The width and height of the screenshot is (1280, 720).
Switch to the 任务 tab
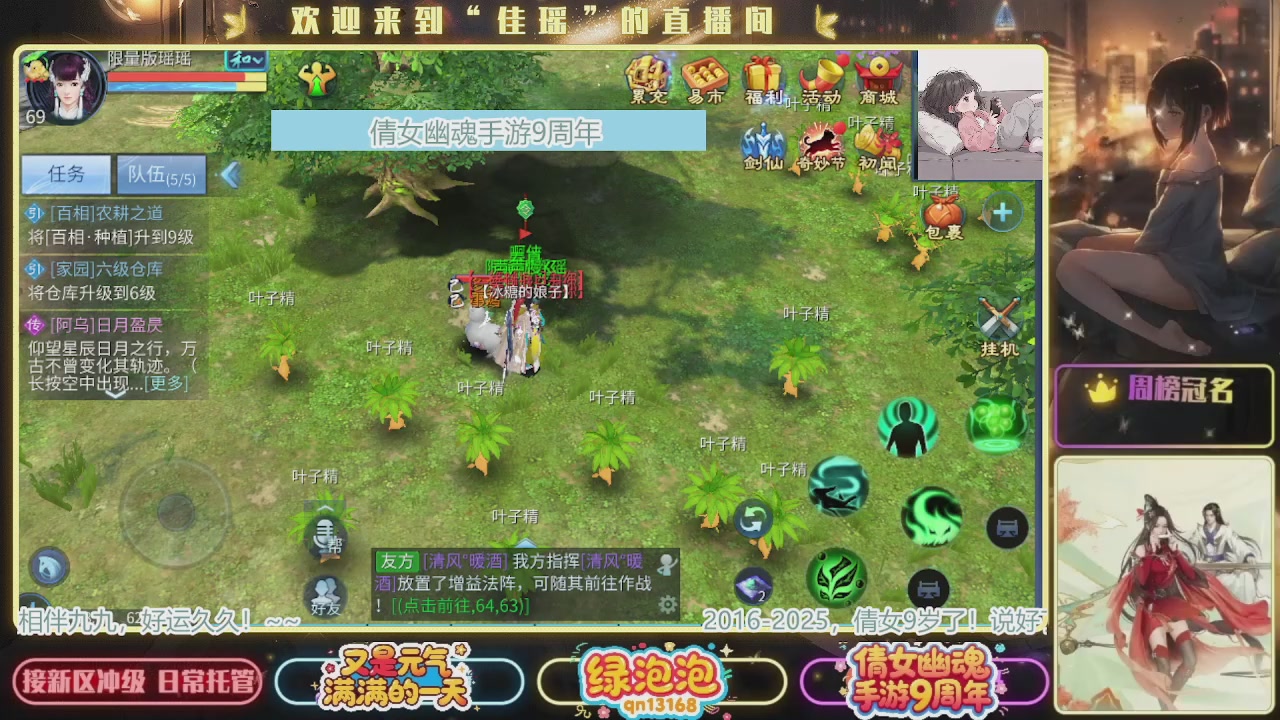tap(64, 175)
